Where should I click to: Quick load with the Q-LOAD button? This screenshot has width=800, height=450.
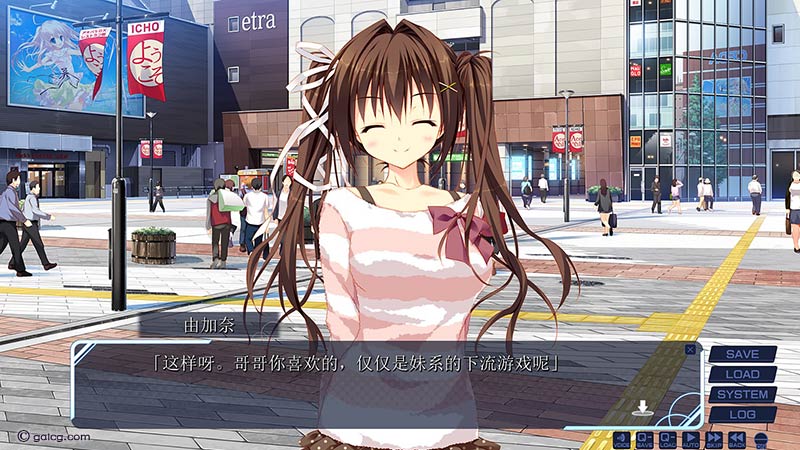667,439
